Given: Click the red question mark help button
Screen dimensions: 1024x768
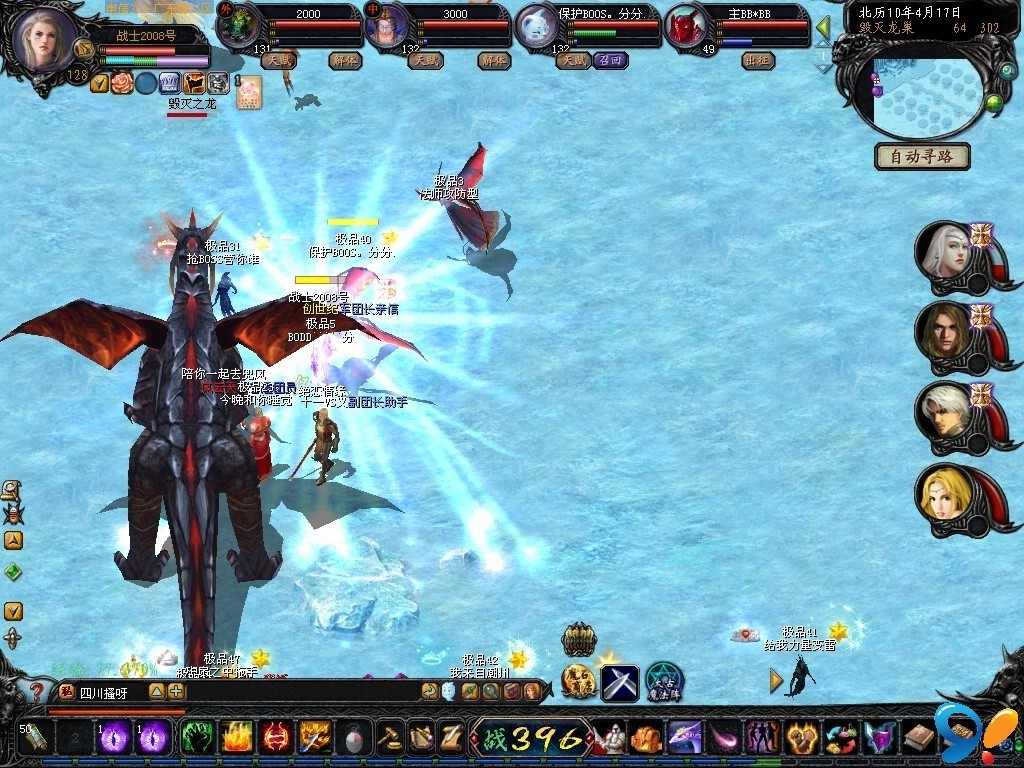Looking at the screenshot, I should click(x=36, y=692).
